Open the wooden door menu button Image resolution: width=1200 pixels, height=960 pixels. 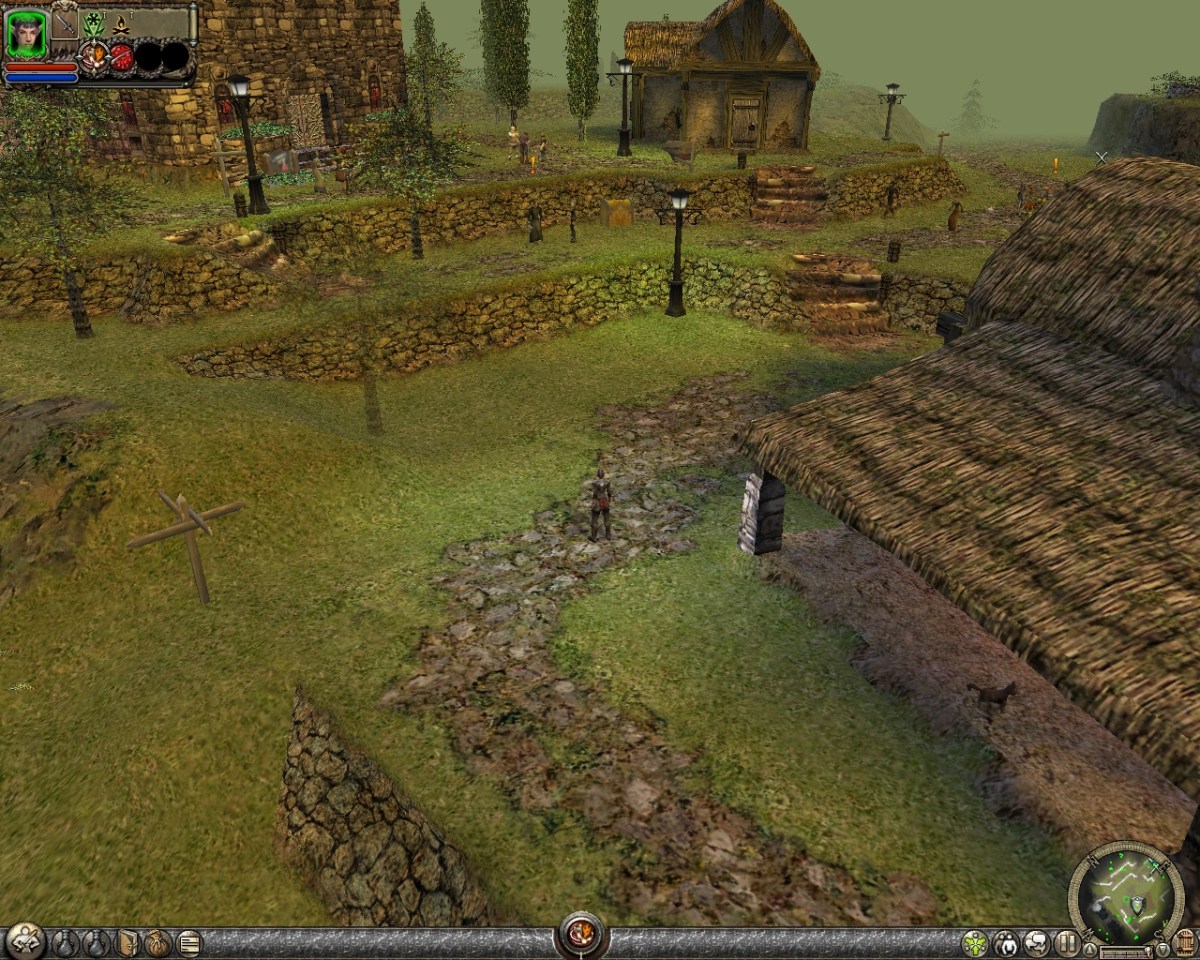click(1185, 943)
